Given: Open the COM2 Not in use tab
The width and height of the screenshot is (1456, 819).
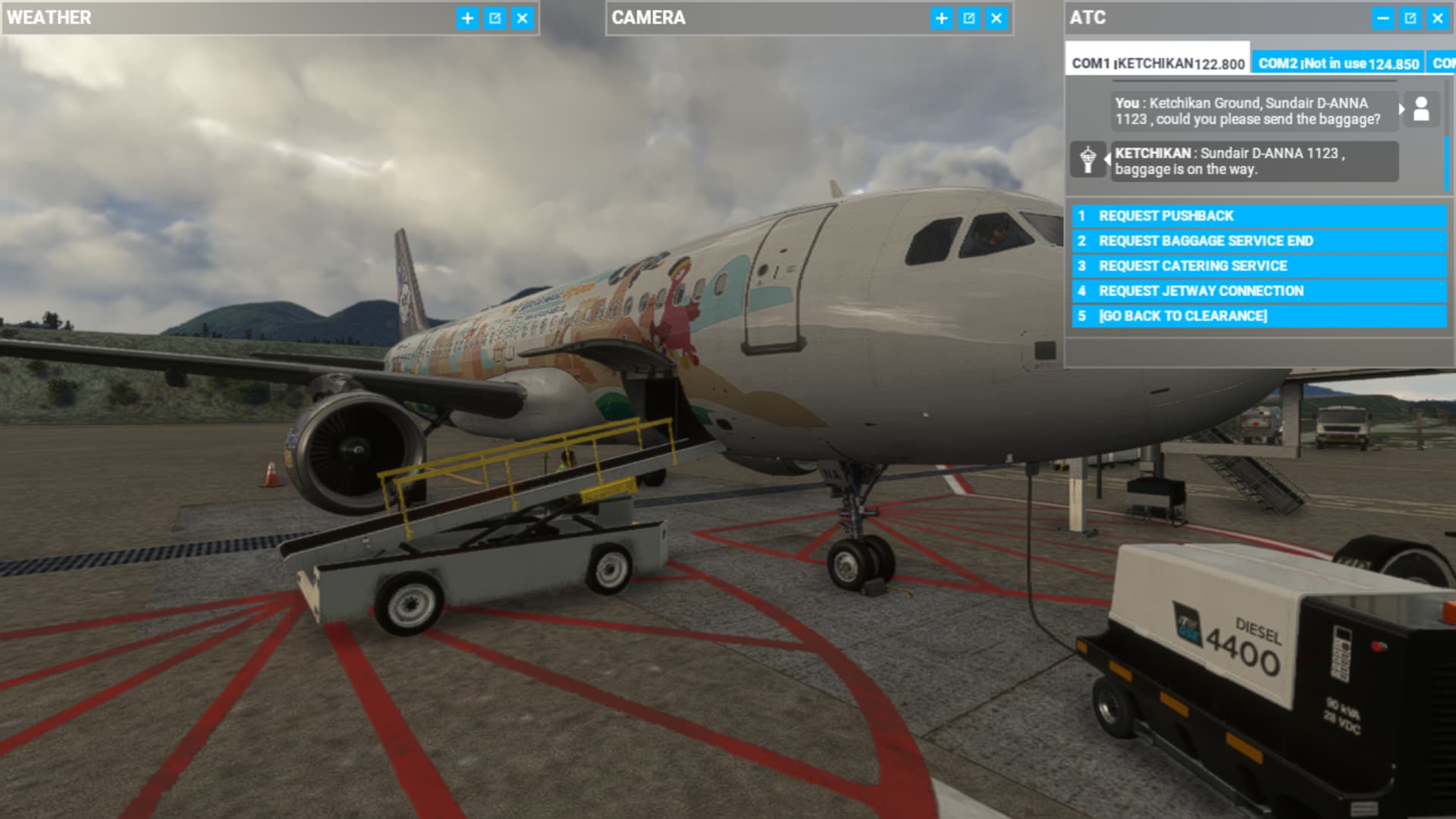Looking at the screenshot, I should 1336,64.
